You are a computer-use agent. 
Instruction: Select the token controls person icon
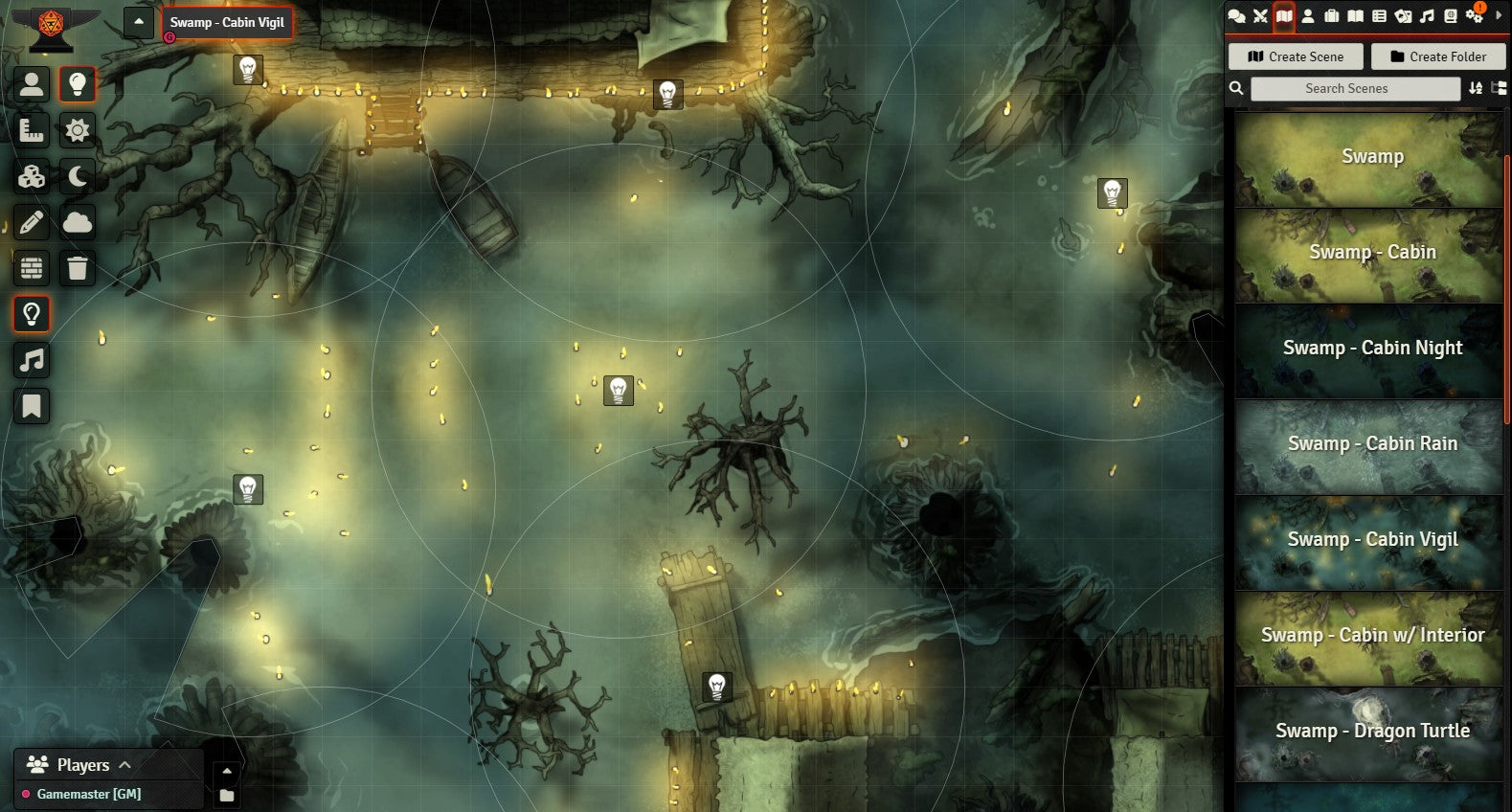[x=32, y=84]
